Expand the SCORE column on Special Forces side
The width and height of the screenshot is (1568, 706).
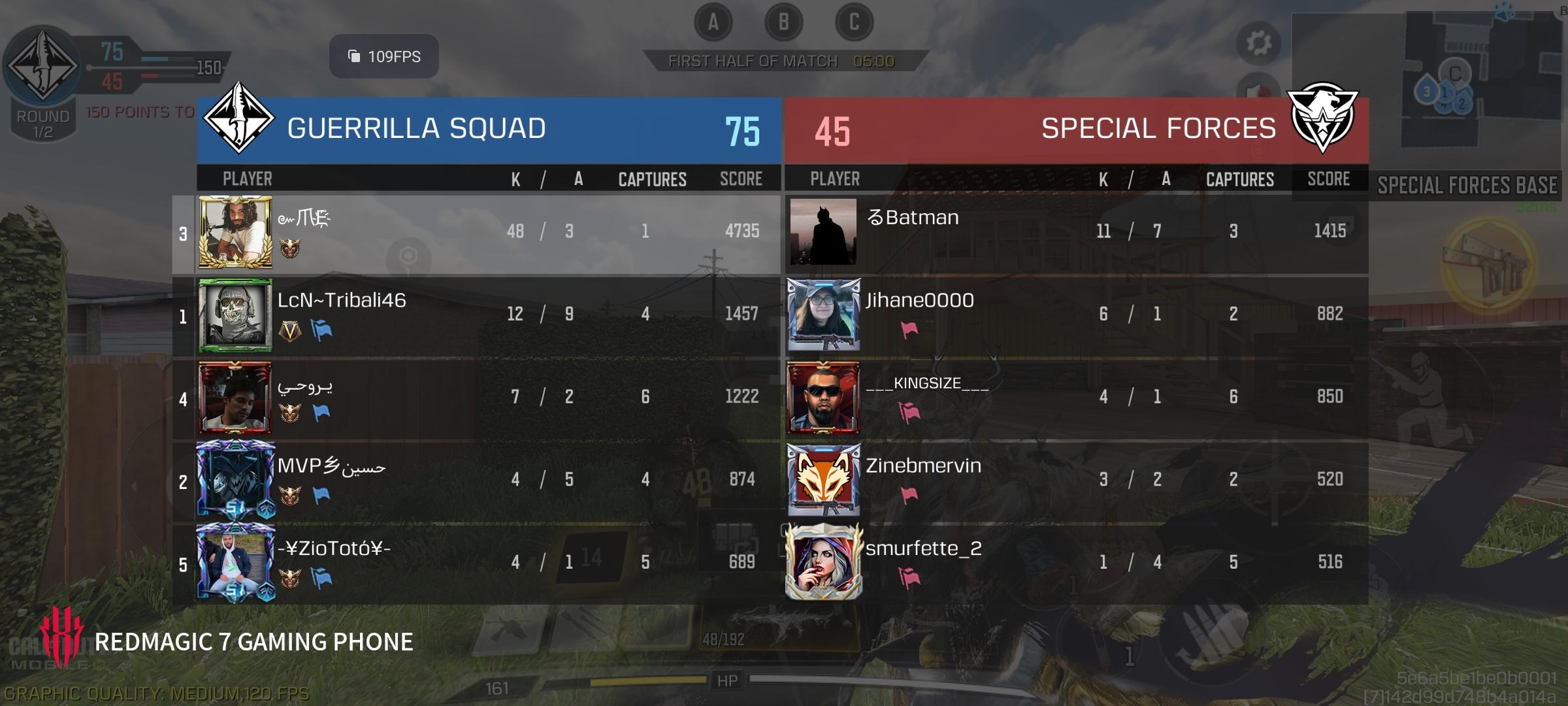1328,179
